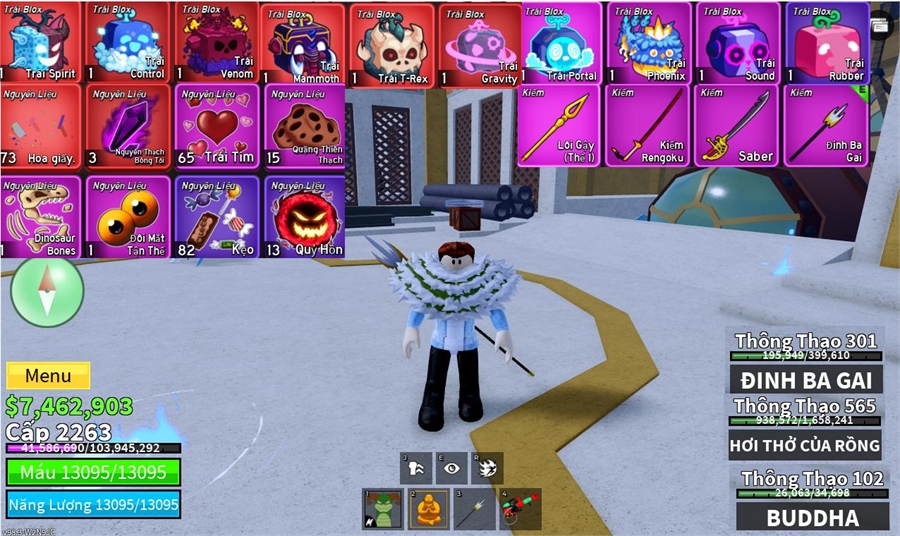This screenshot has height=536, width=900.
Task: Choose the Kiếm Rengoku sword tile
Action: (648, 126)
